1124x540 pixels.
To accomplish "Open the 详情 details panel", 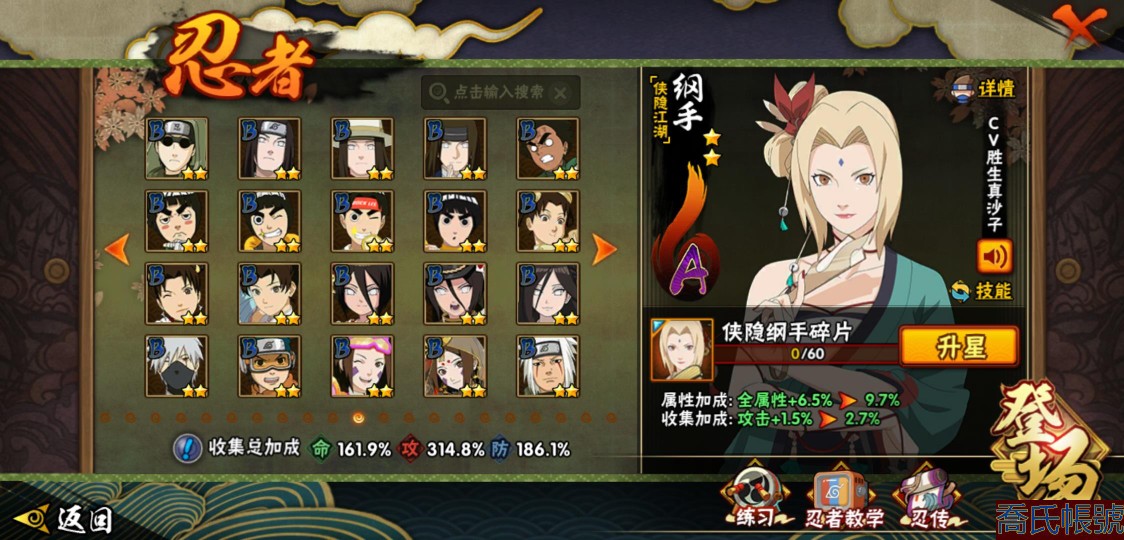I will click(x=984, y=89).
